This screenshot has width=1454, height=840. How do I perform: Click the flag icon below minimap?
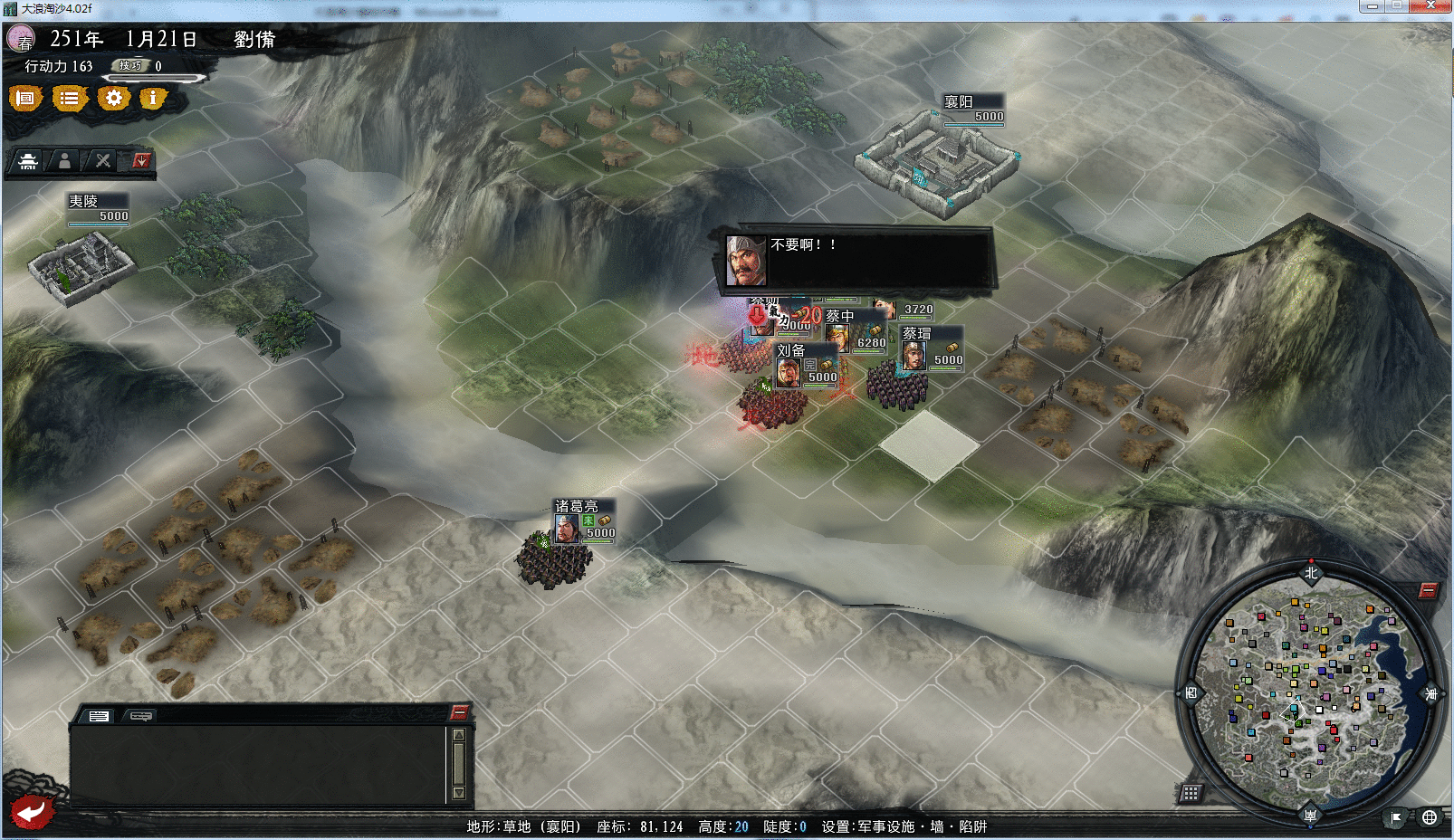[x=1396, y=817]
